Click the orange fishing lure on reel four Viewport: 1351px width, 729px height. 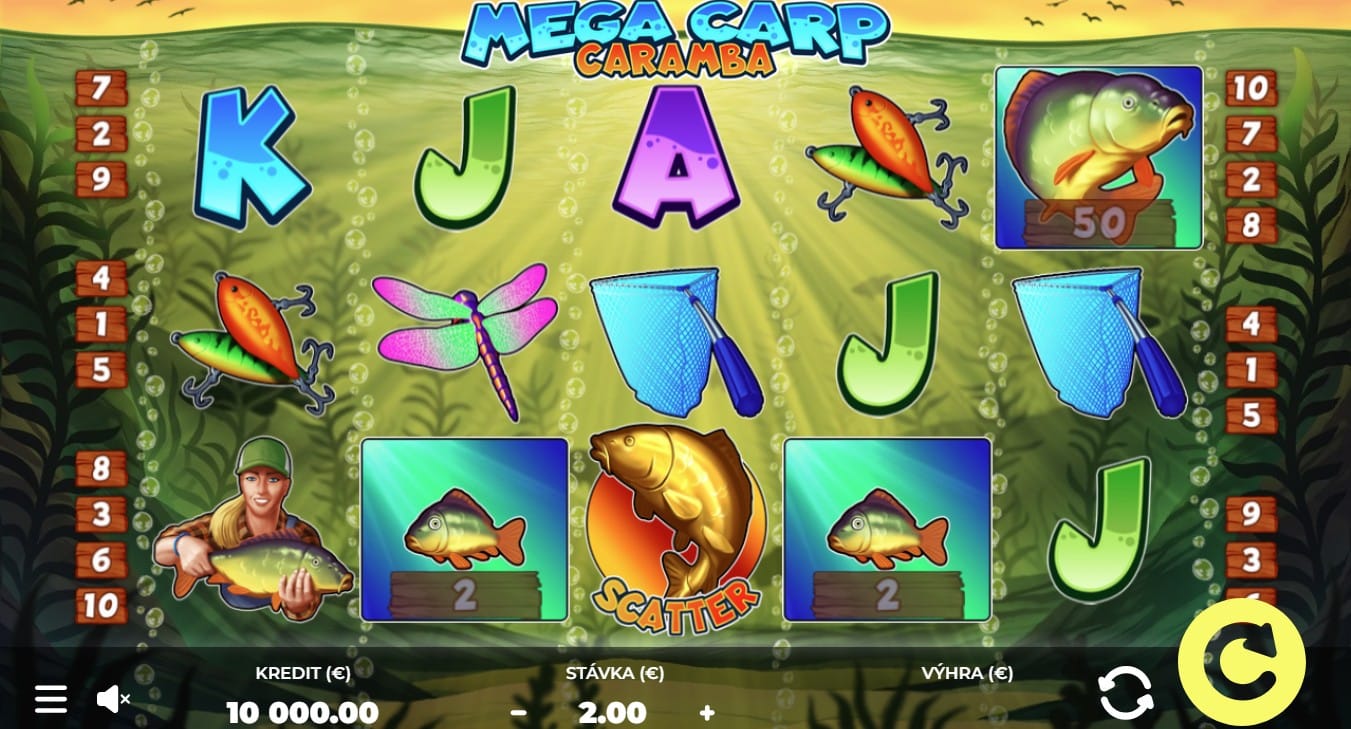coord(885,150)
